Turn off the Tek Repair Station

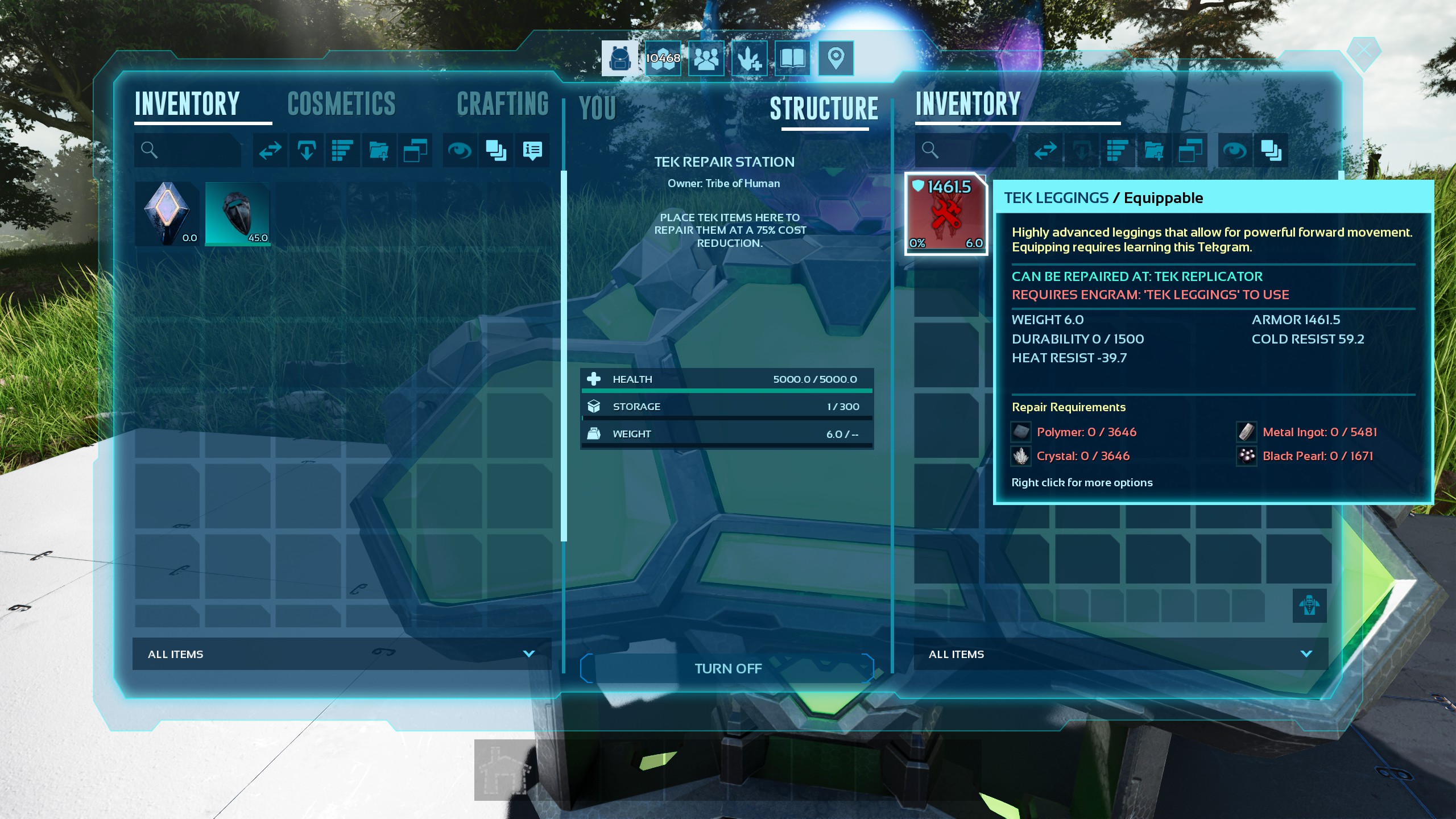point(727,668)
